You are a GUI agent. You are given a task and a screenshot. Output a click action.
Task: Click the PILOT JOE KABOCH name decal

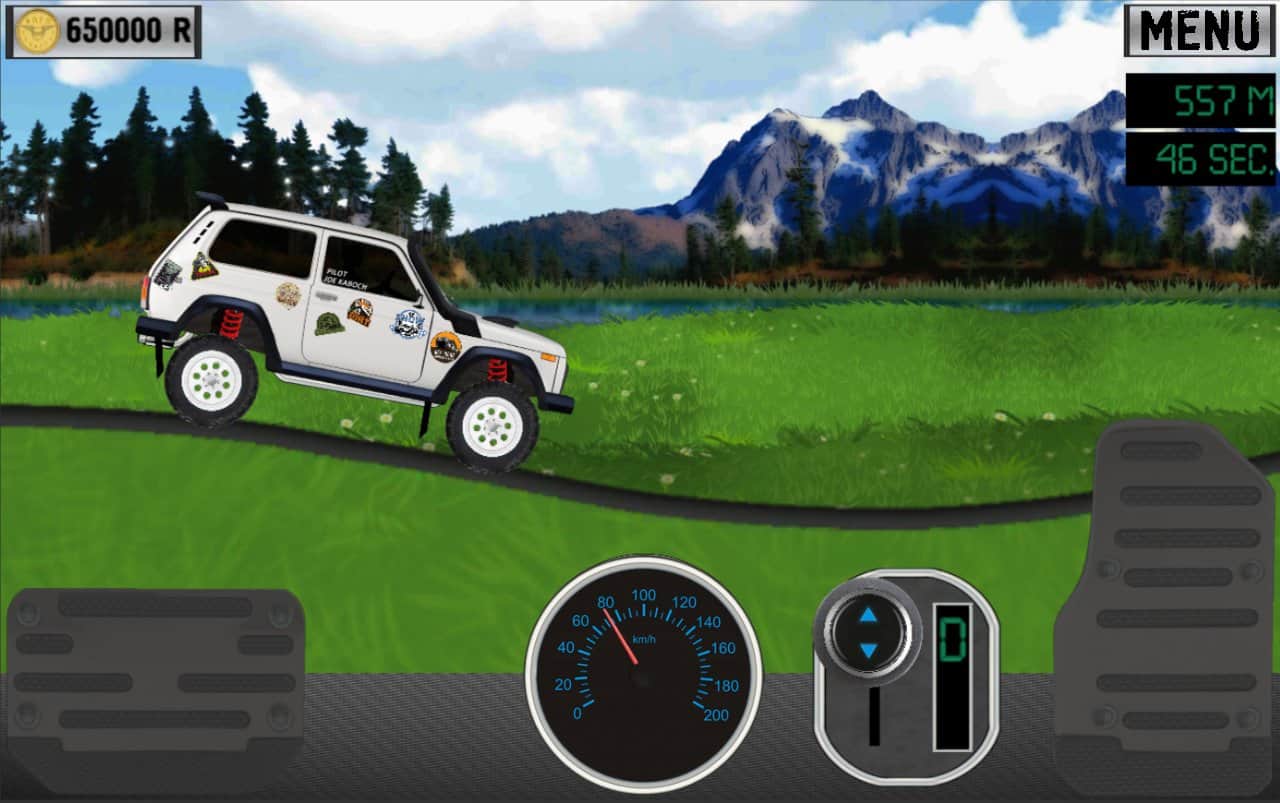(x=346, y=278)
